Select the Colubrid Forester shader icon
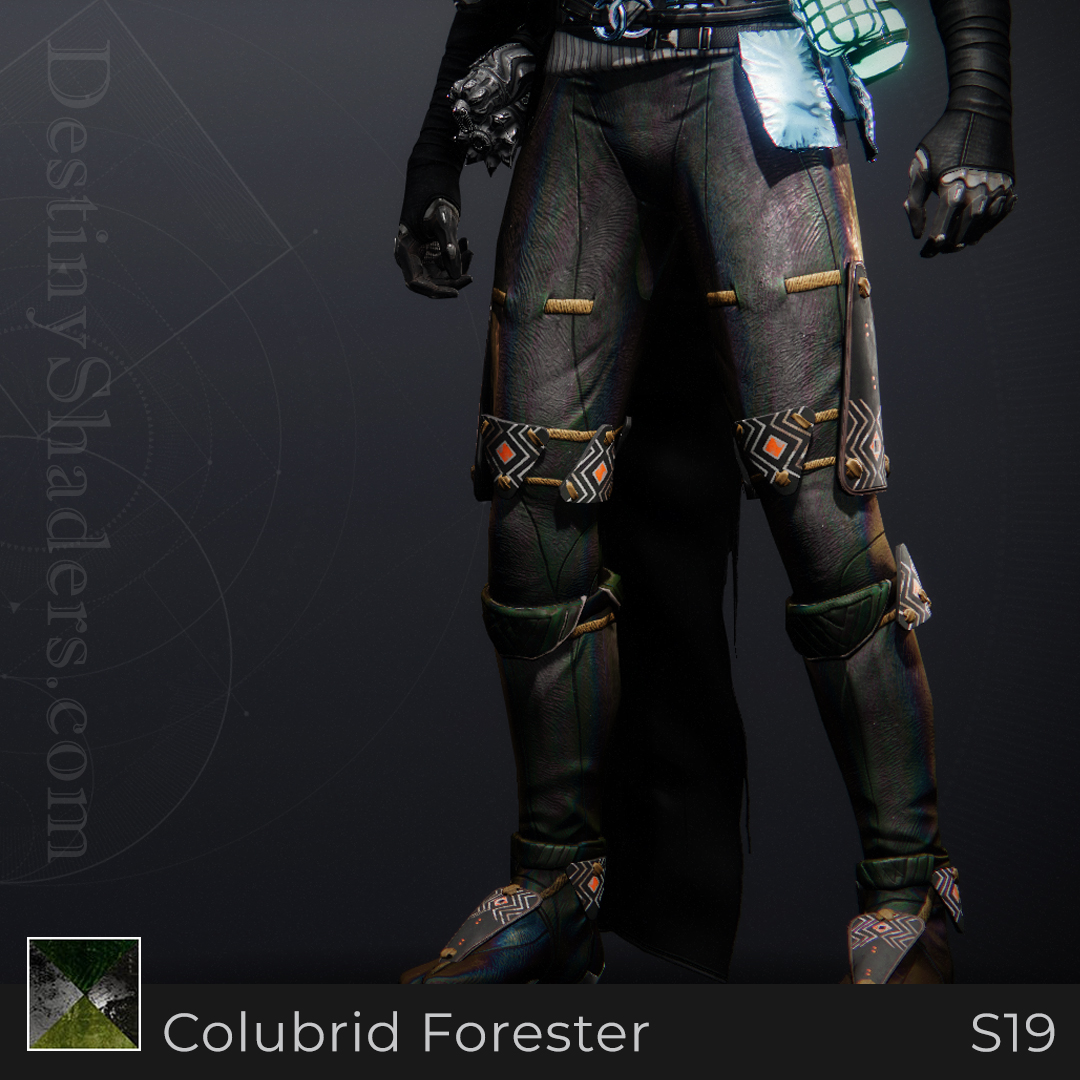Screen dimensions: 1080x1080 coord(84,994)
